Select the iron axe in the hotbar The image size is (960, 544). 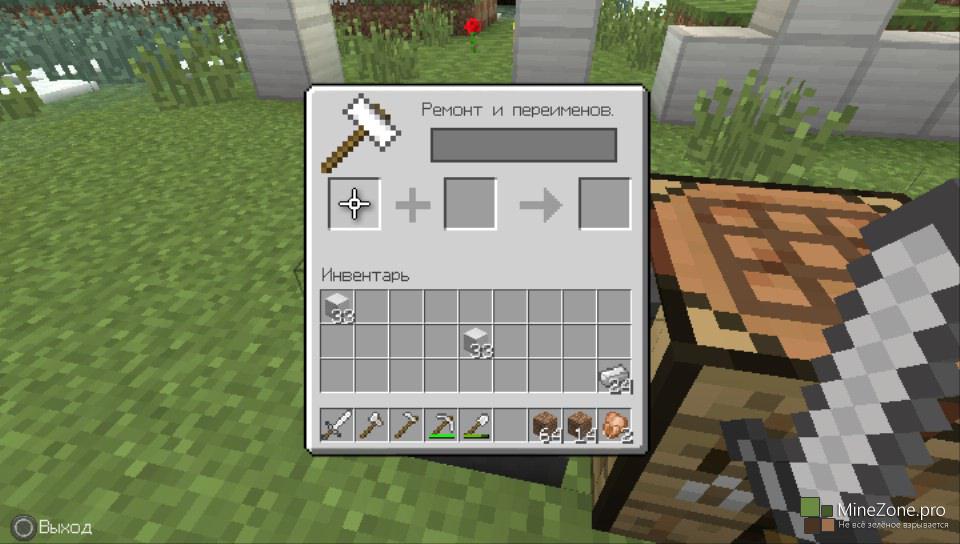point(372,427)
